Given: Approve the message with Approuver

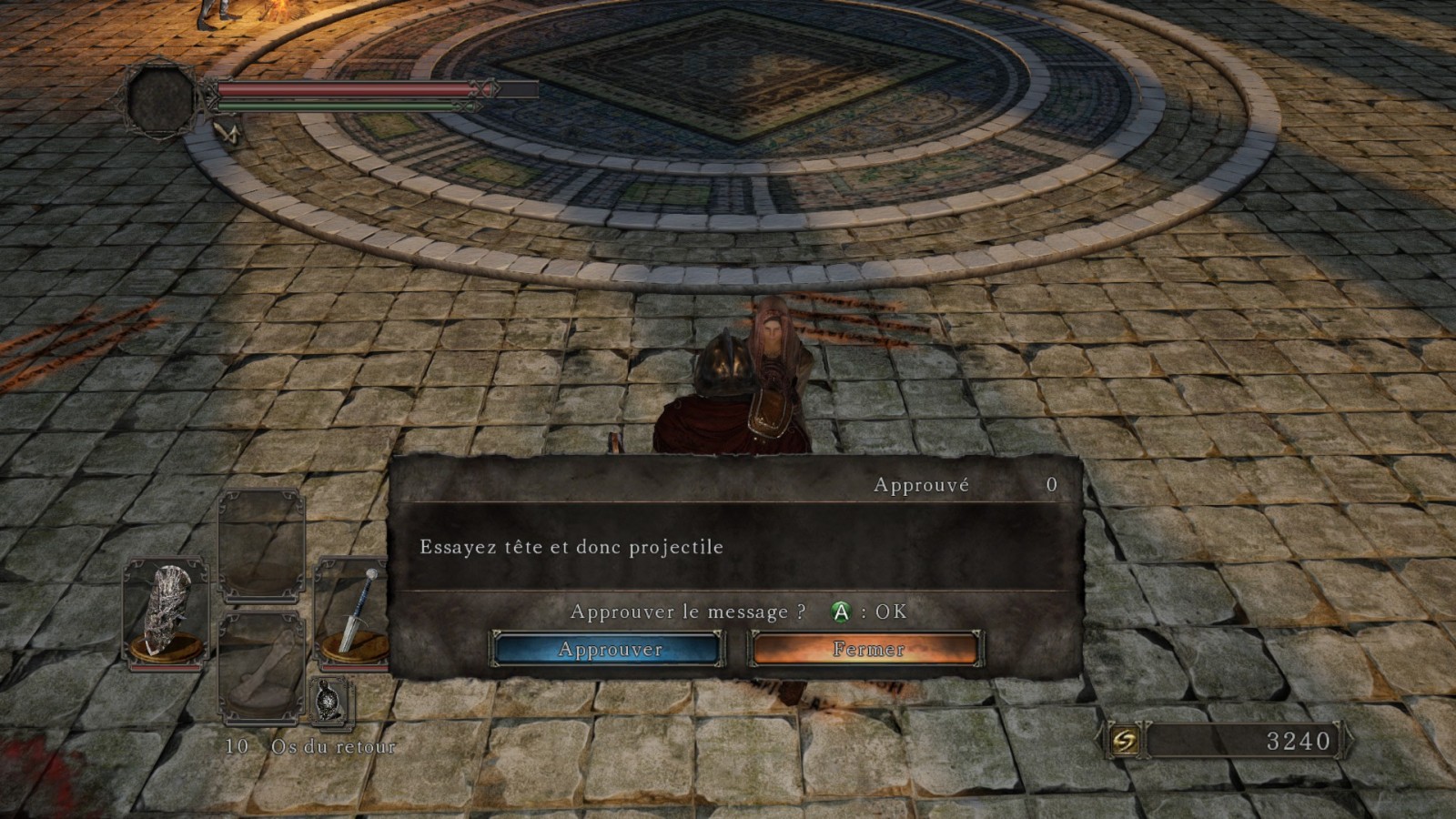Looking at the screenshot, I should click(x=609, y=649).
